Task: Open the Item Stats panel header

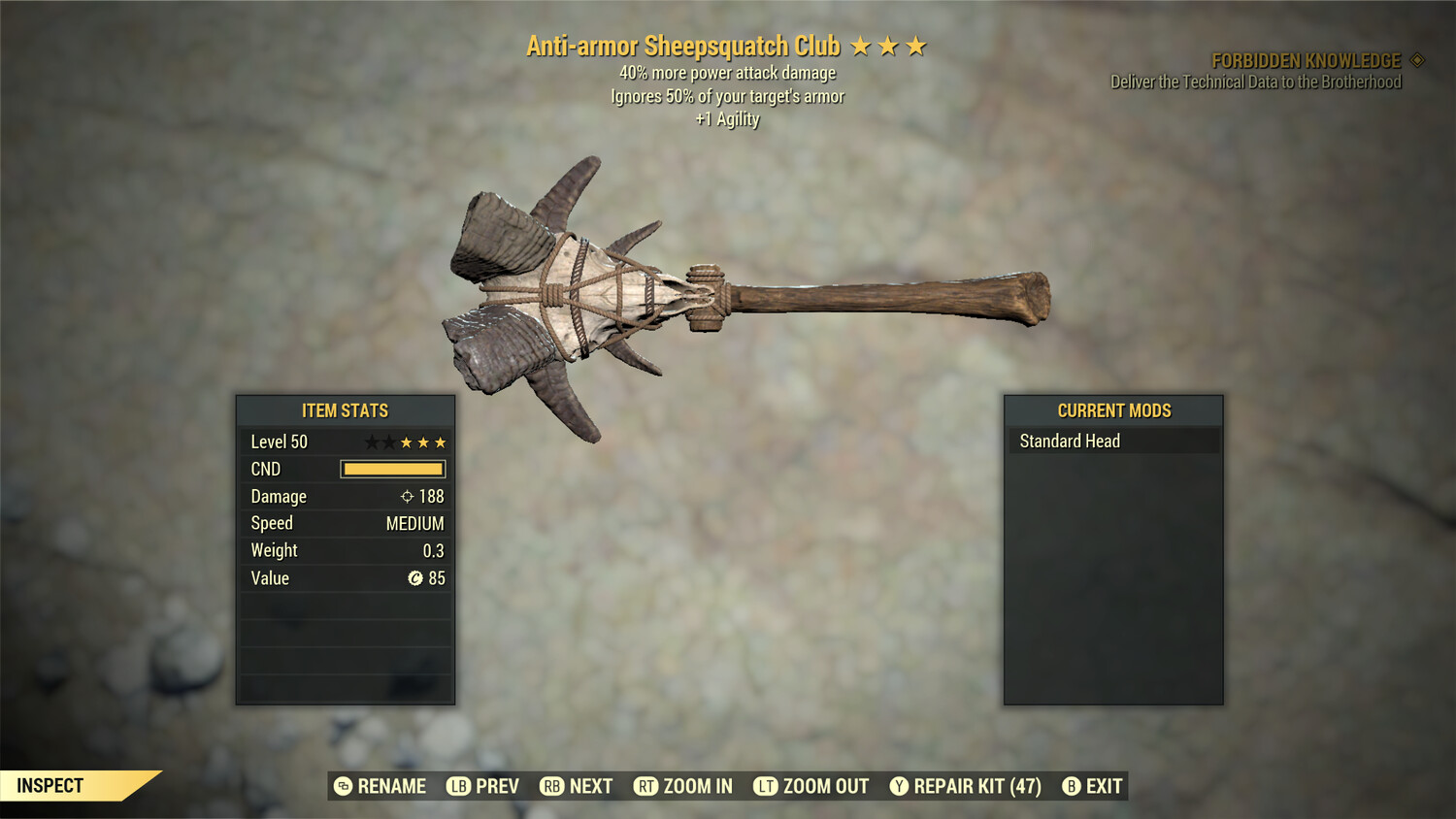Action: point(346,409)
